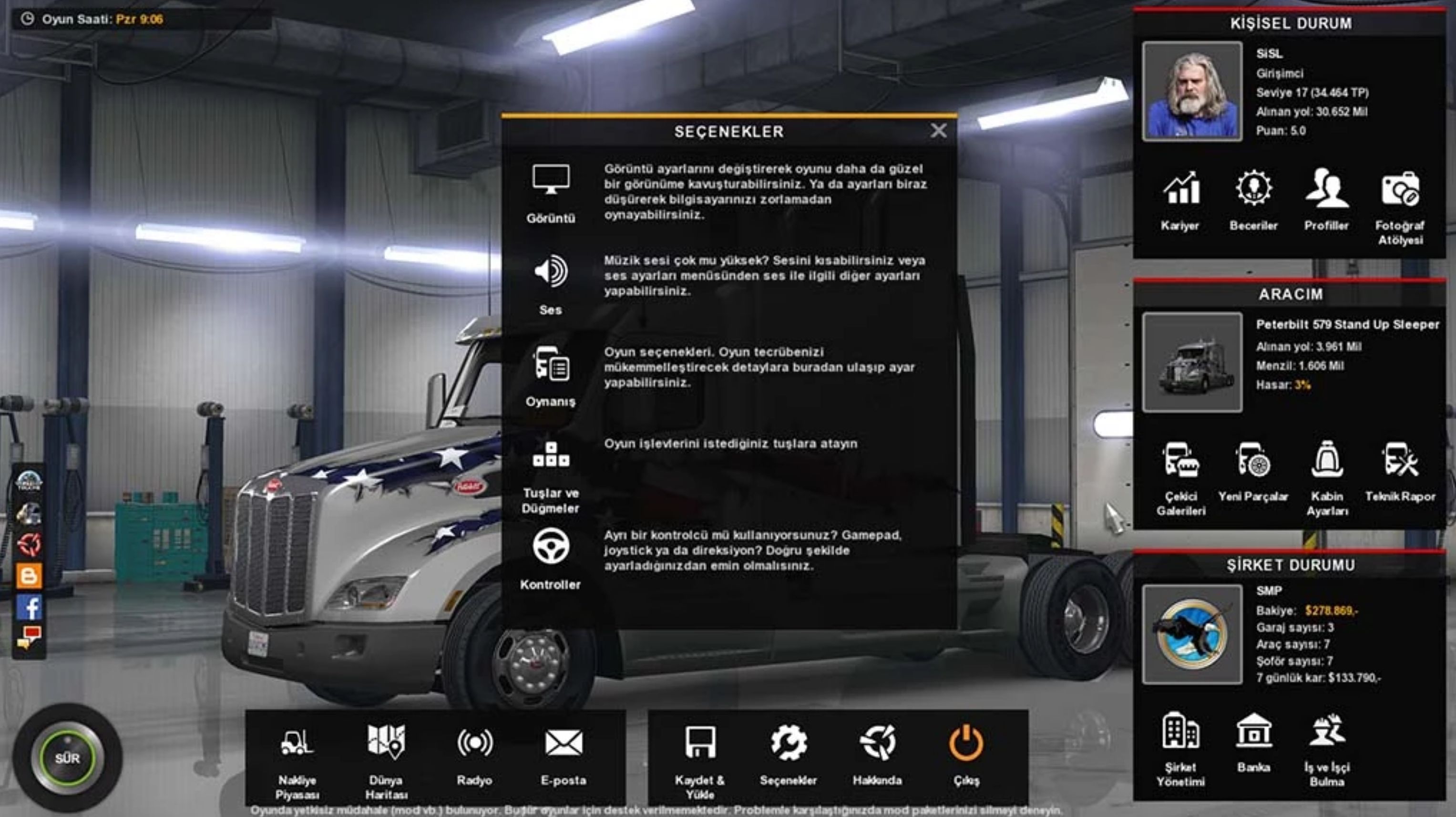This screenshot has height=817, width=1456.
Task: Visit the Banka bank screen
Action: [x=1254, y=742]
